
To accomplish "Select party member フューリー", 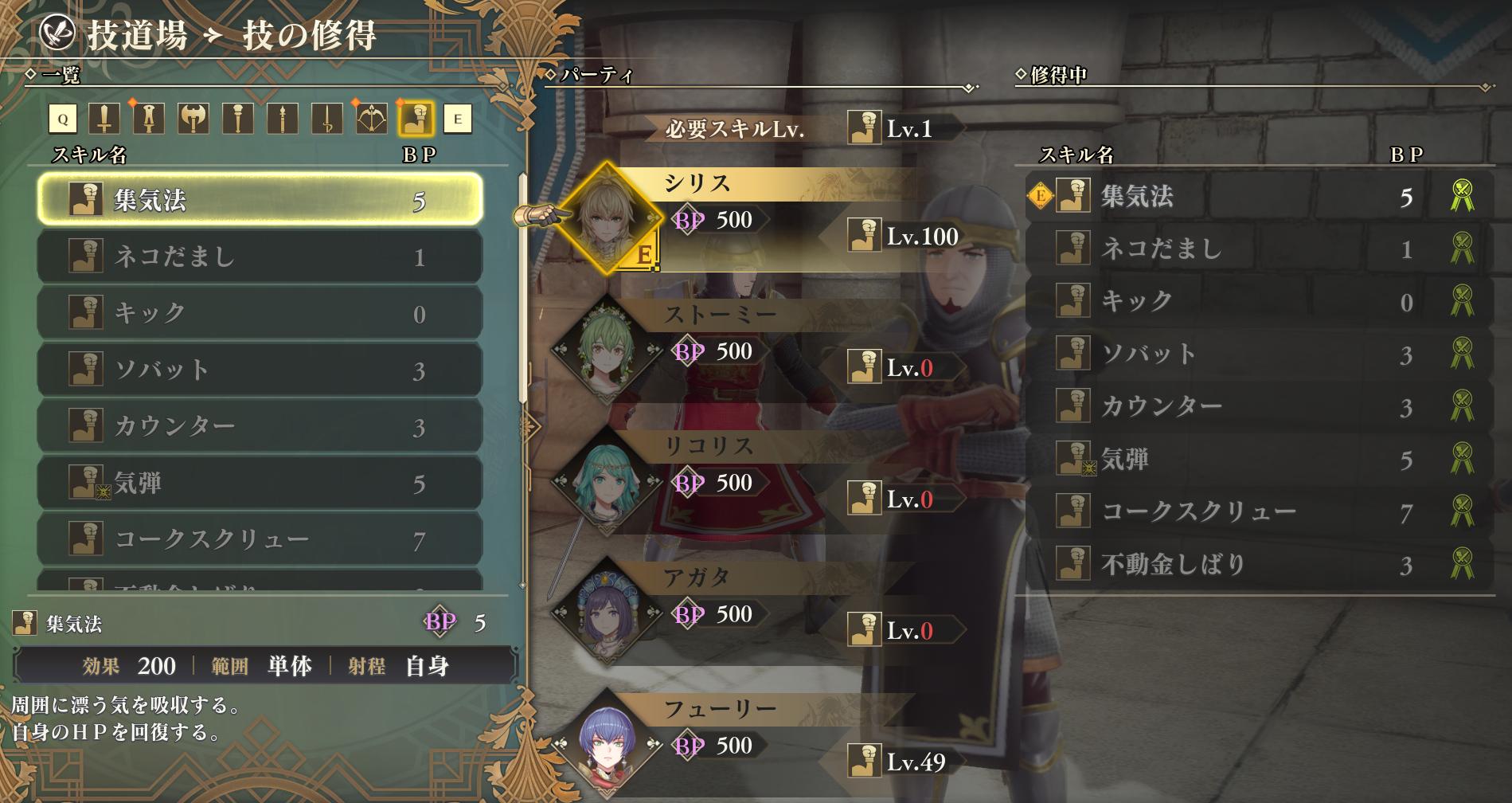I will pyautogui.click(x=607, y=743).
